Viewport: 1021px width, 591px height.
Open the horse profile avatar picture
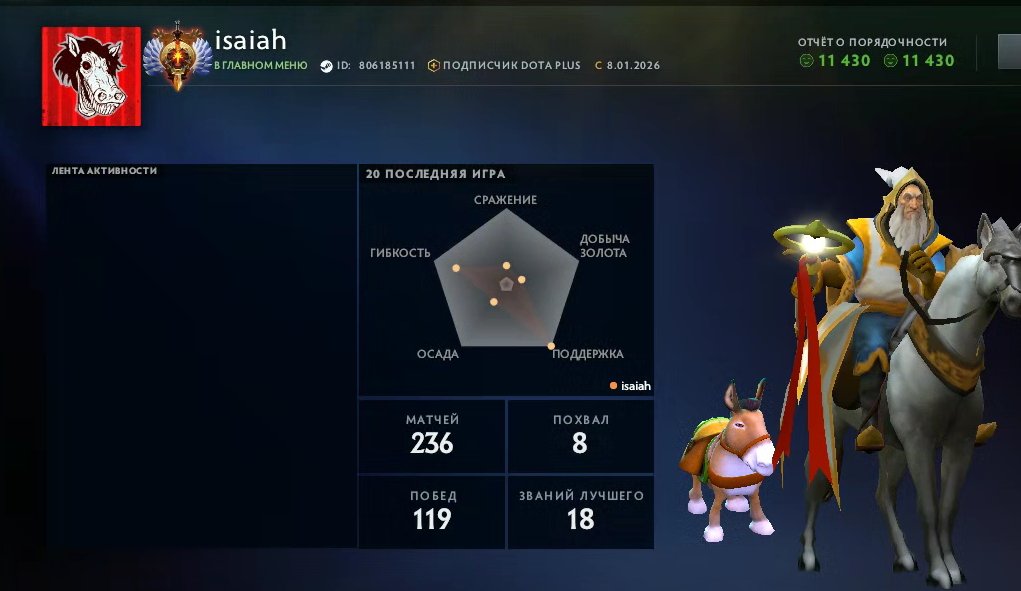(x=91, y=77)
